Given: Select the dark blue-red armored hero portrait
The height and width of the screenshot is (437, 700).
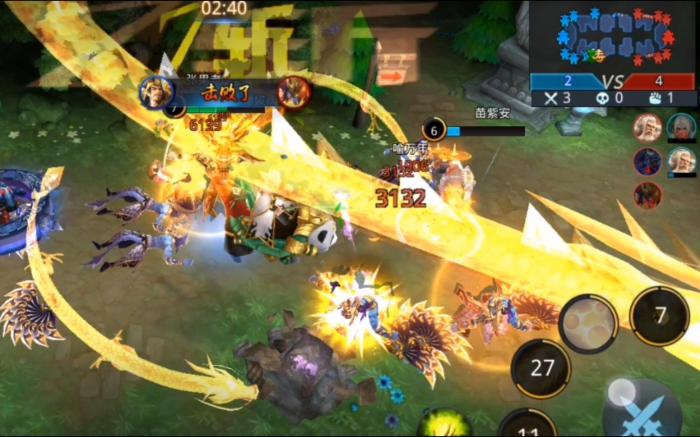Looking at the screenshot, I should 647,161.
